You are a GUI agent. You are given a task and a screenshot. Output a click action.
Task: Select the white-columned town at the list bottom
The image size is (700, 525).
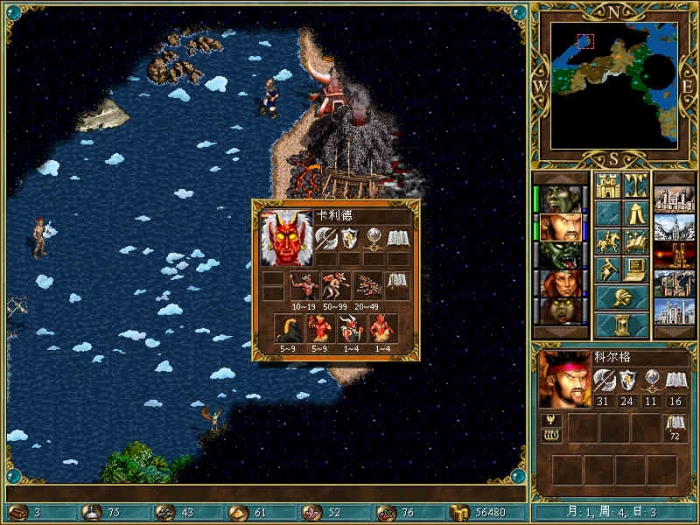(x=674, y=311)
